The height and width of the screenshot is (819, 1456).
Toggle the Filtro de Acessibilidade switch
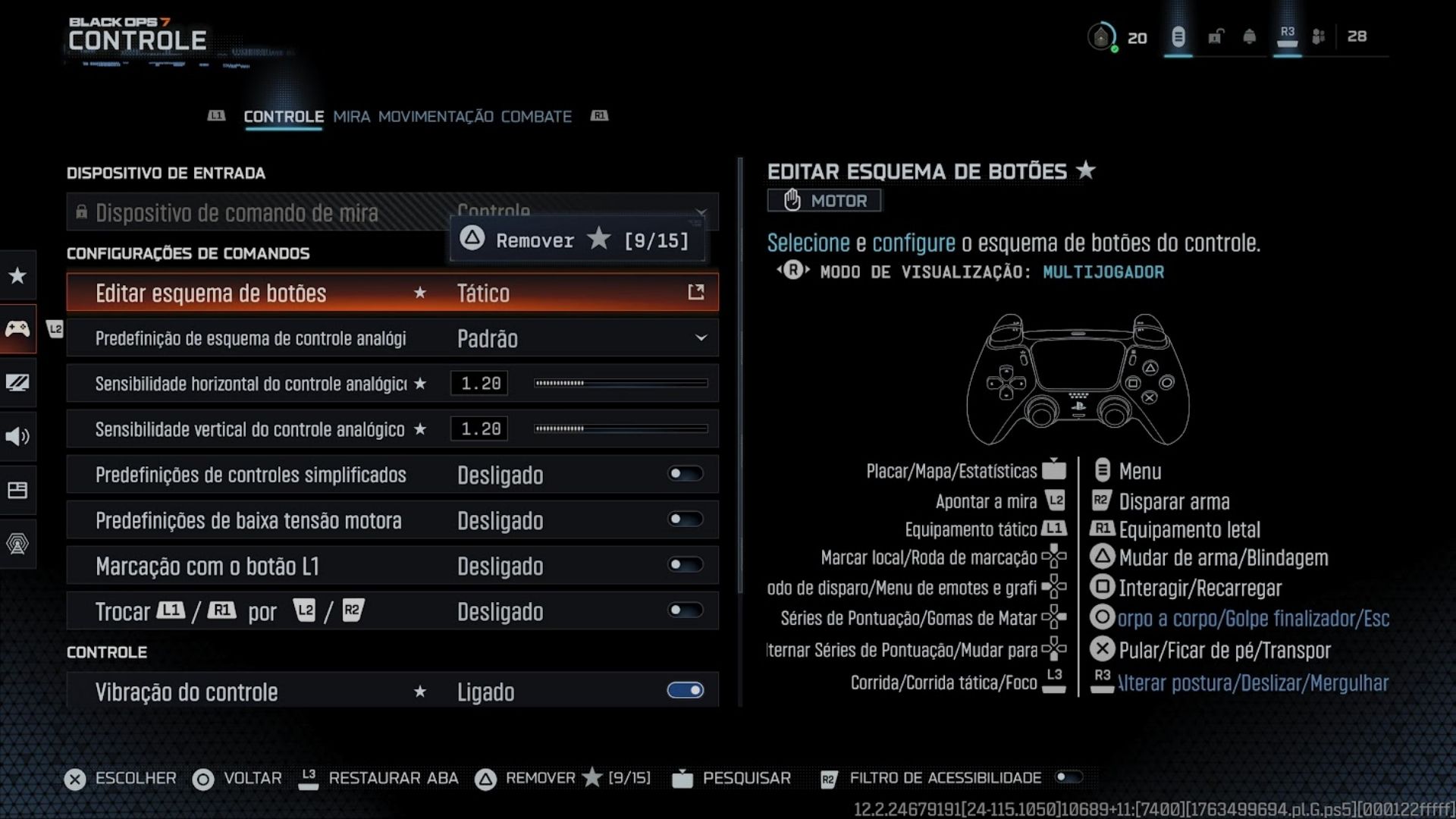pyautogui.click(x=1068, y=777)
